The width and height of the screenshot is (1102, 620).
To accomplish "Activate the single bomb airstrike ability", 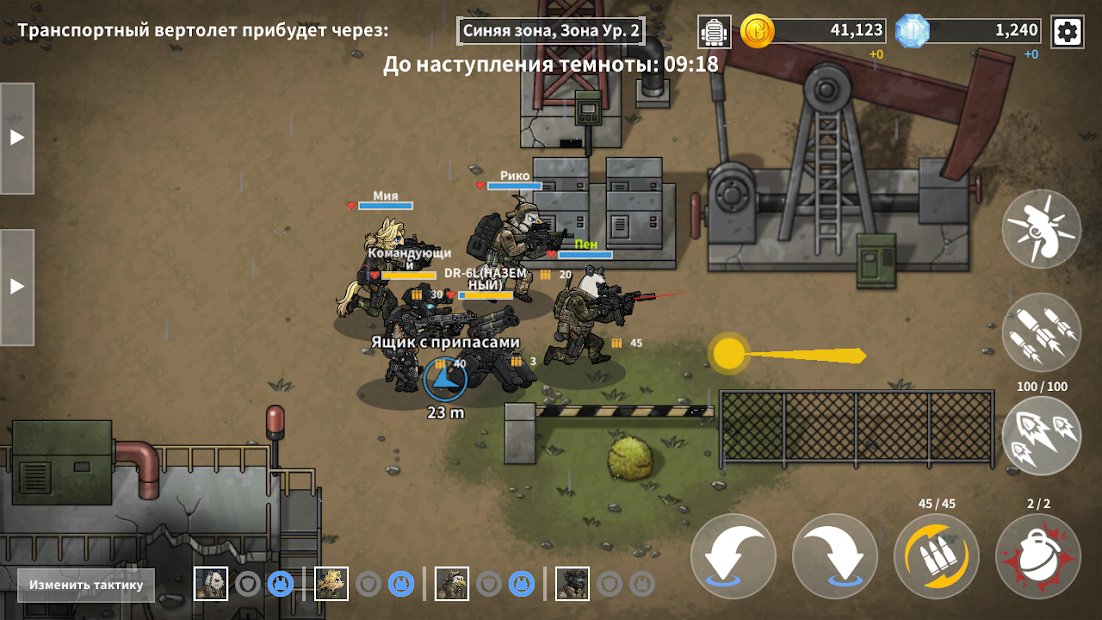I will (1041, 229).
